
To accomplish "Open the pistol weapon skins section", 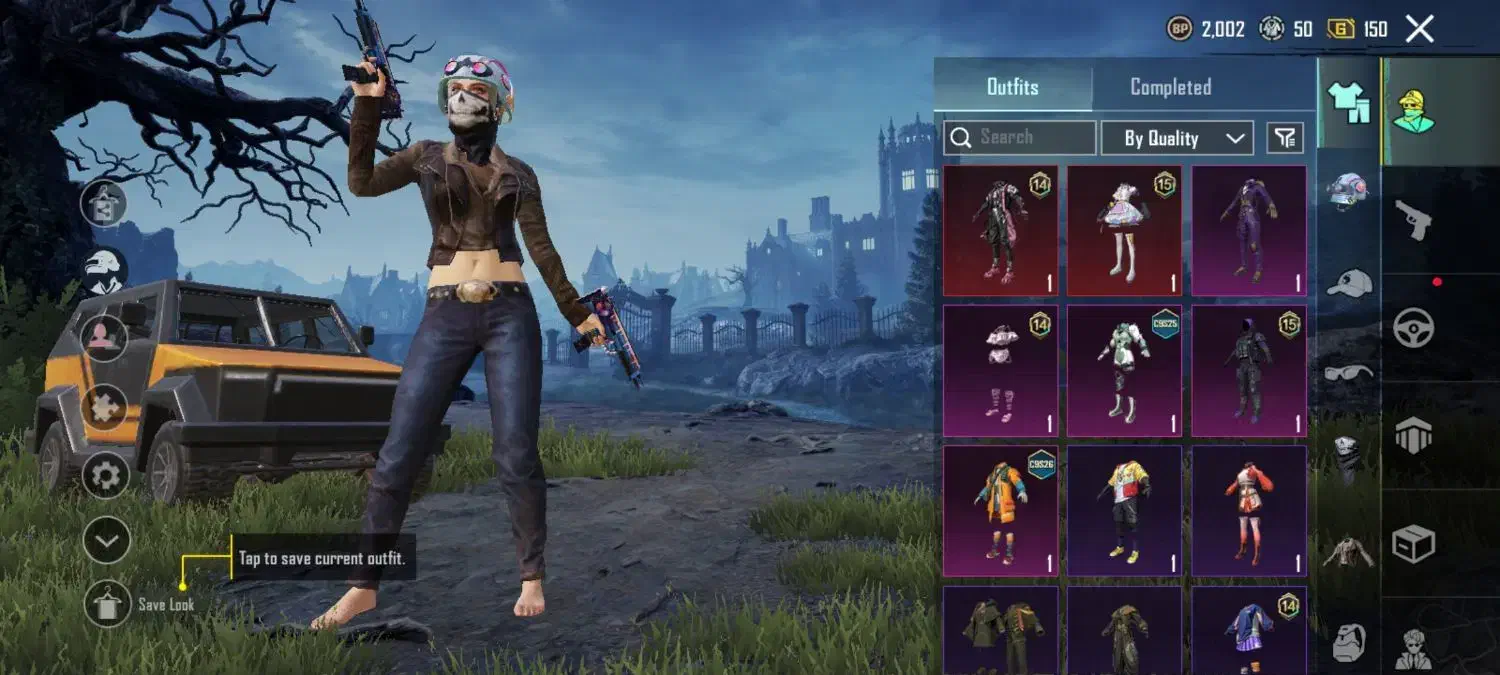I will (1414, 219).
